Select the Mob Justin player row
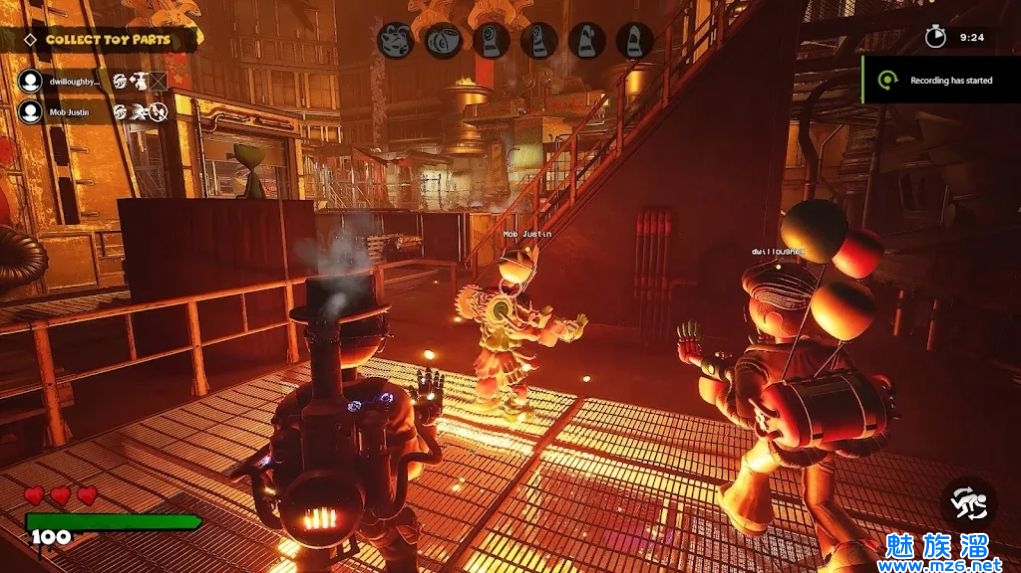1021x573 pixels. point(69,113)
